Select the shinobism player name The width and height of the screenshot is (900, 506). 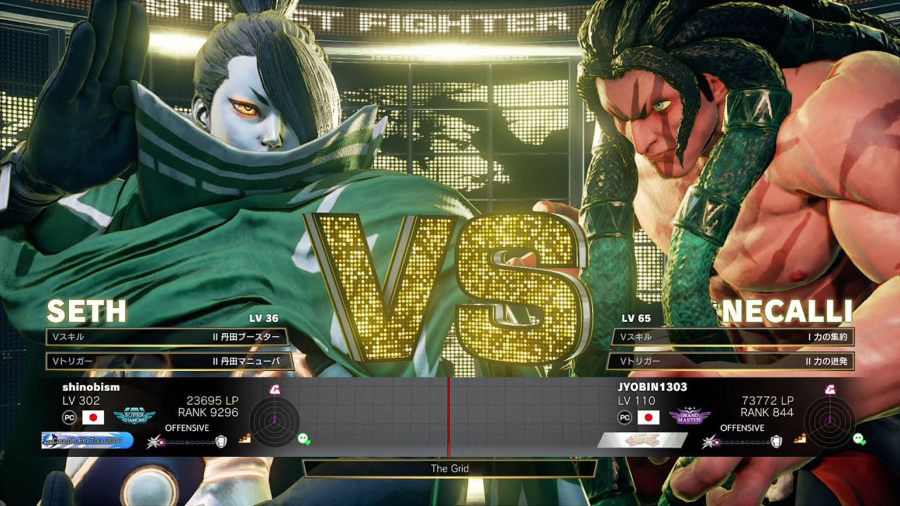tap(92, 386)
